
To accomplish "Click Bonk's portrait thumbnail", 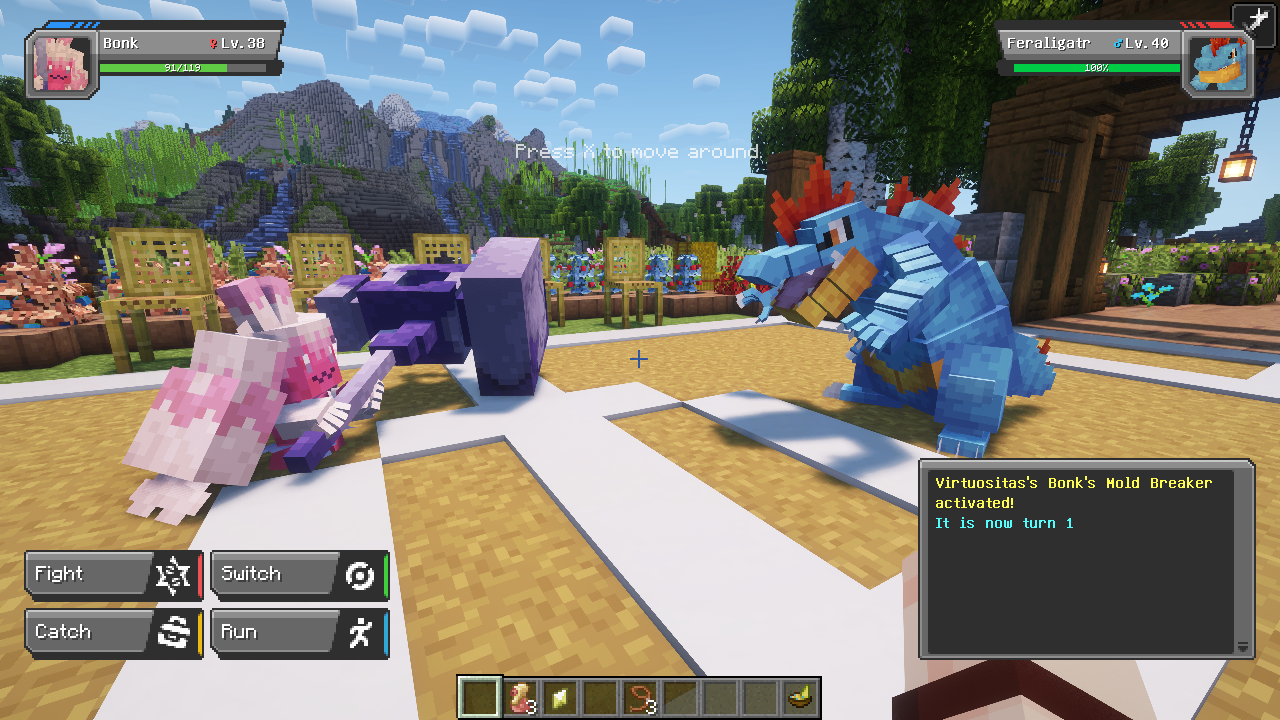I will pyautogui.click(x=61, y=61).
